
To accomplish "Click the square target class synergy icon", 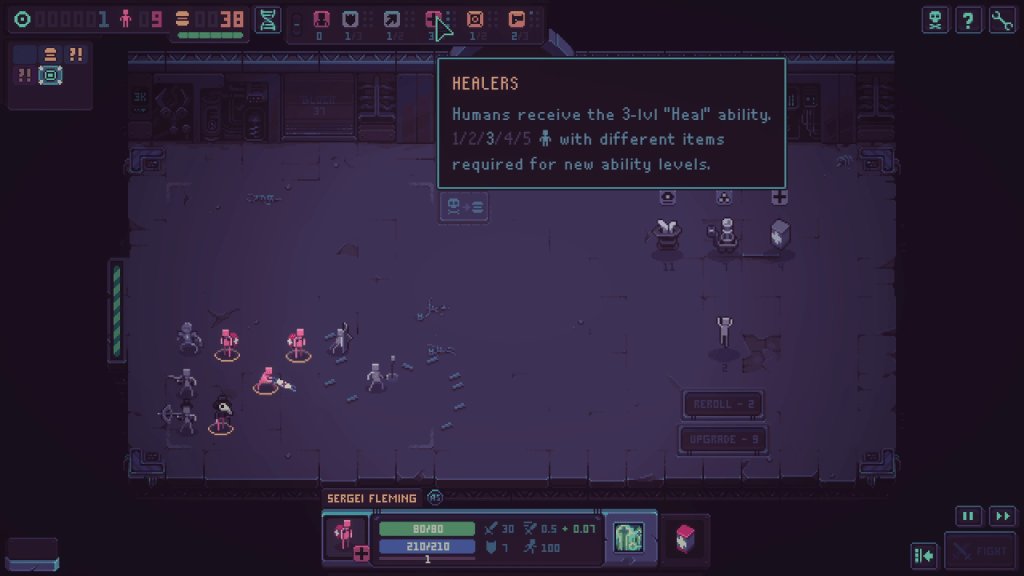I will (x=475, y=19).
